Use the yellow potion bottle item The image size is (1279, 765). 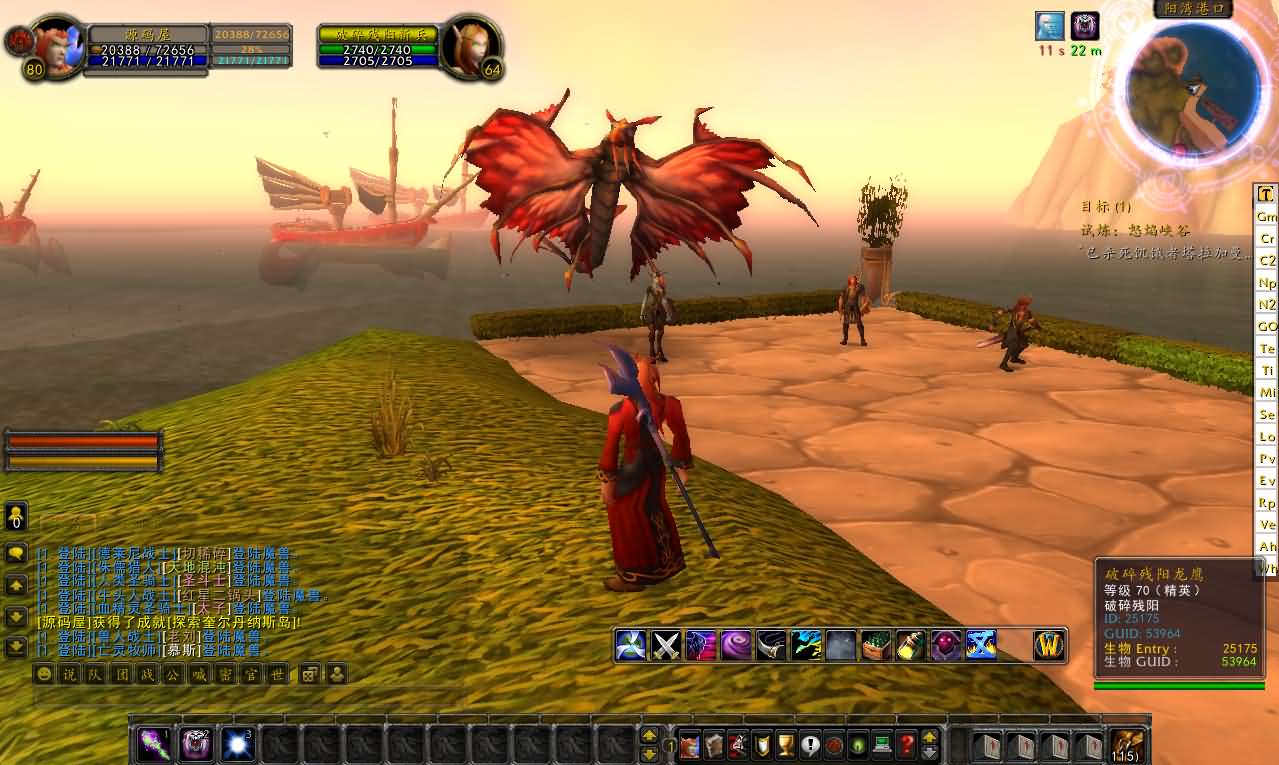pos(911,645)
